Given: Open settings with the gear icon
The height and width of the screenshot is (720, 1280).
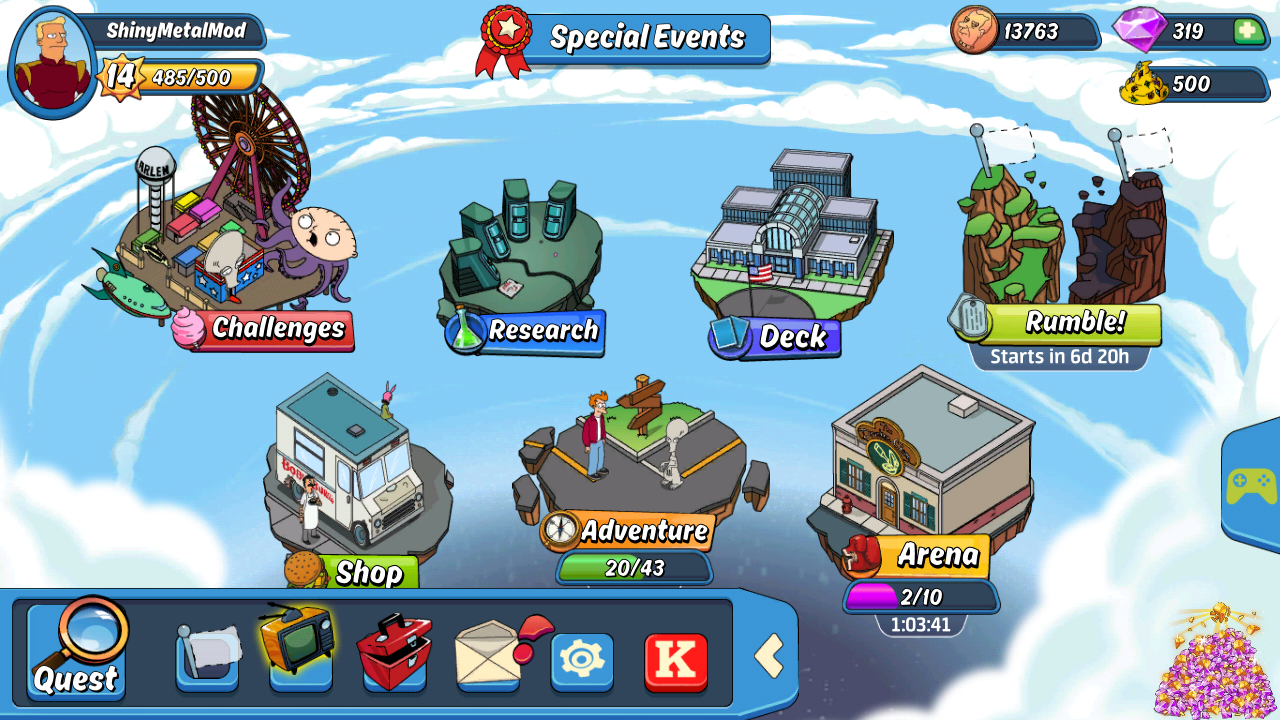Looking at the screenshot, I should click(x=582, y=660).
